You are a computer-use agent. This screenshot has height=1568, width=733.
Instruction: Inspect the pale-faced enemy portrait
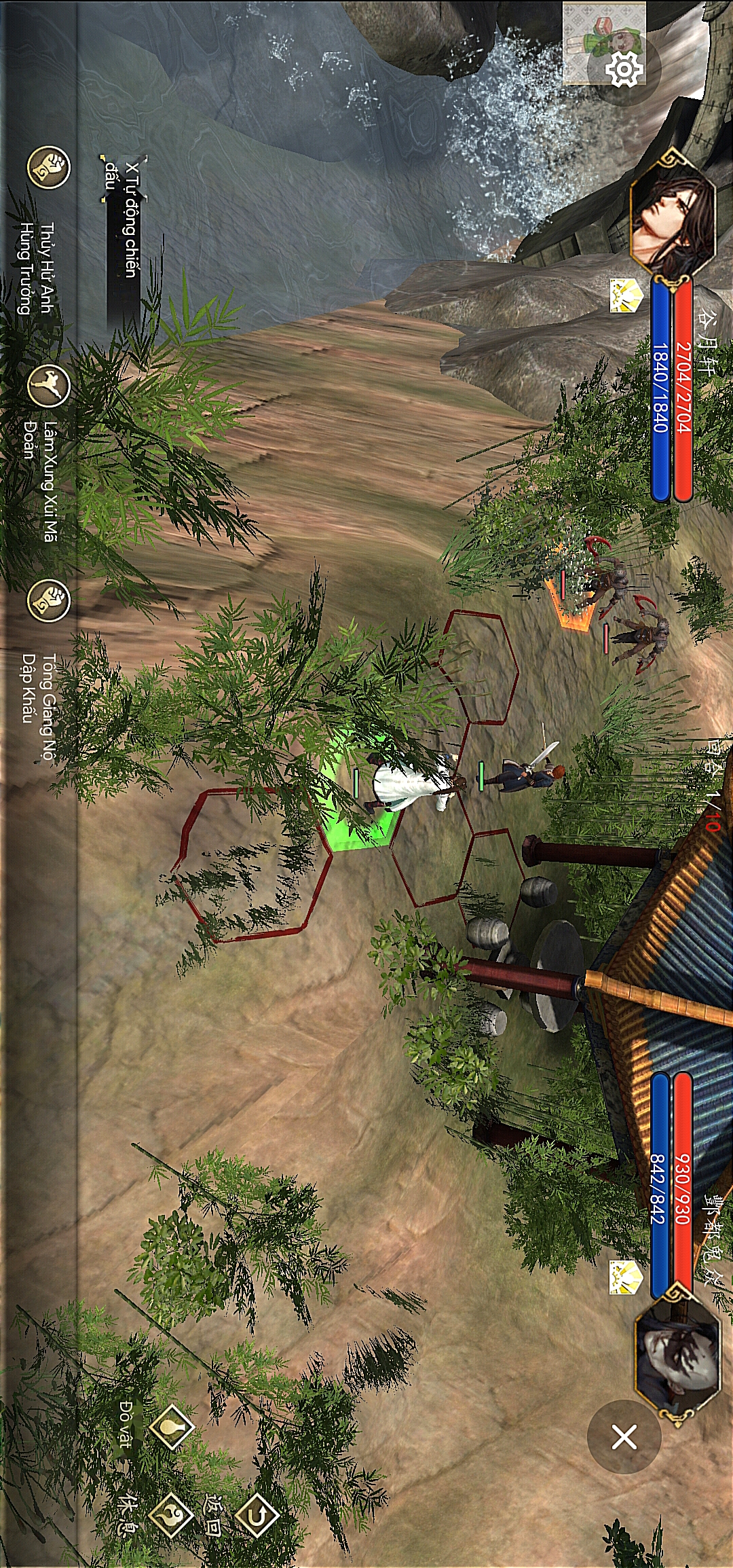click(676, 1351)
